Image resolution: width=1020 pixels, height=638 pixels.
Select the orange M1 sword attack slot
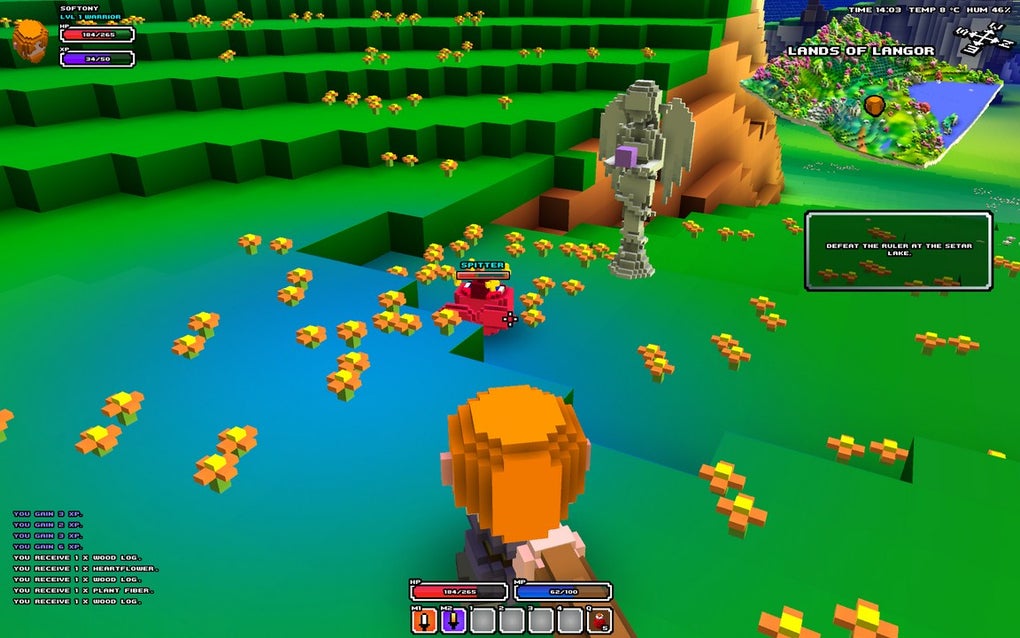(425, 621)
